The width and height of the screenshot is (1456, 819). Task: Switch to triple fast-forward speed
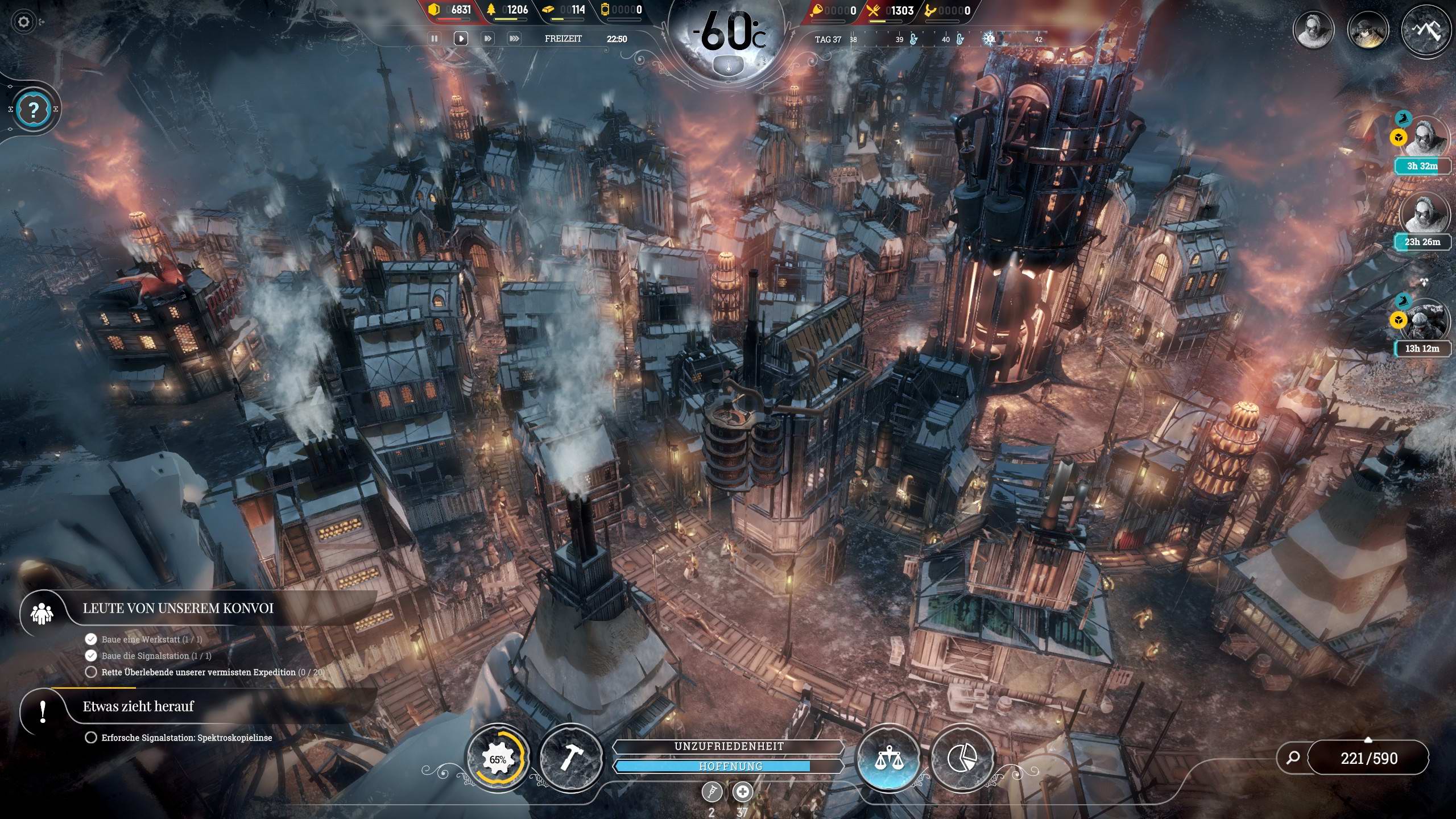(514, 39)
